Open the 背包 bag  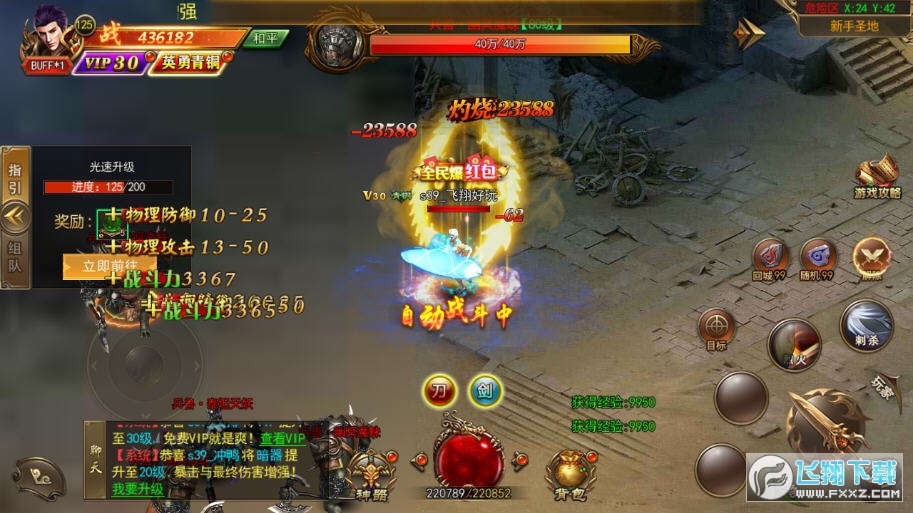tap(572, 473)
